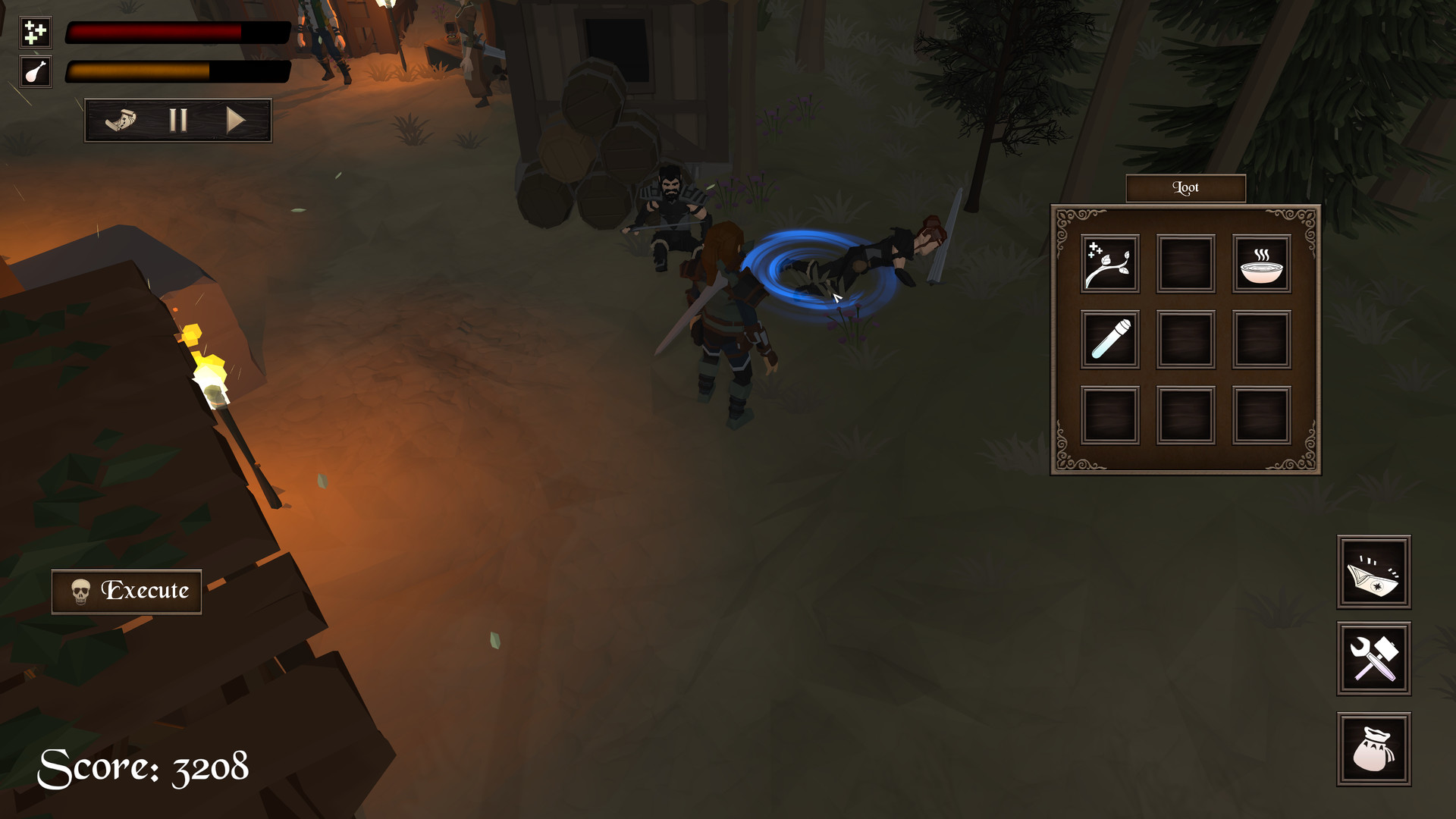Select the glowing herb branch loot item
1456x819 pixels.
coord(1109,264)
